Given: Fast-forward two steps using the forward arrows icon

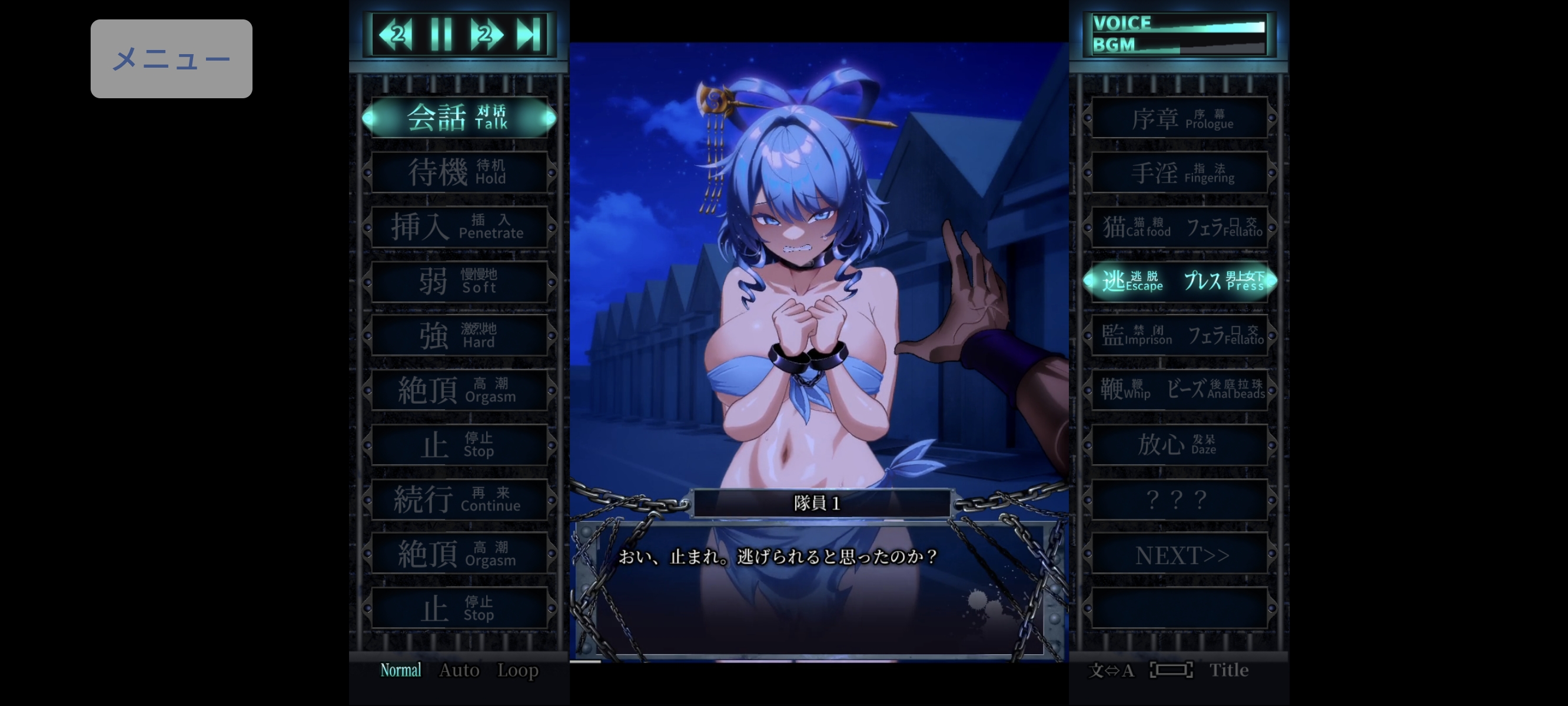Looking at the screenshot, I should [487, 35].
